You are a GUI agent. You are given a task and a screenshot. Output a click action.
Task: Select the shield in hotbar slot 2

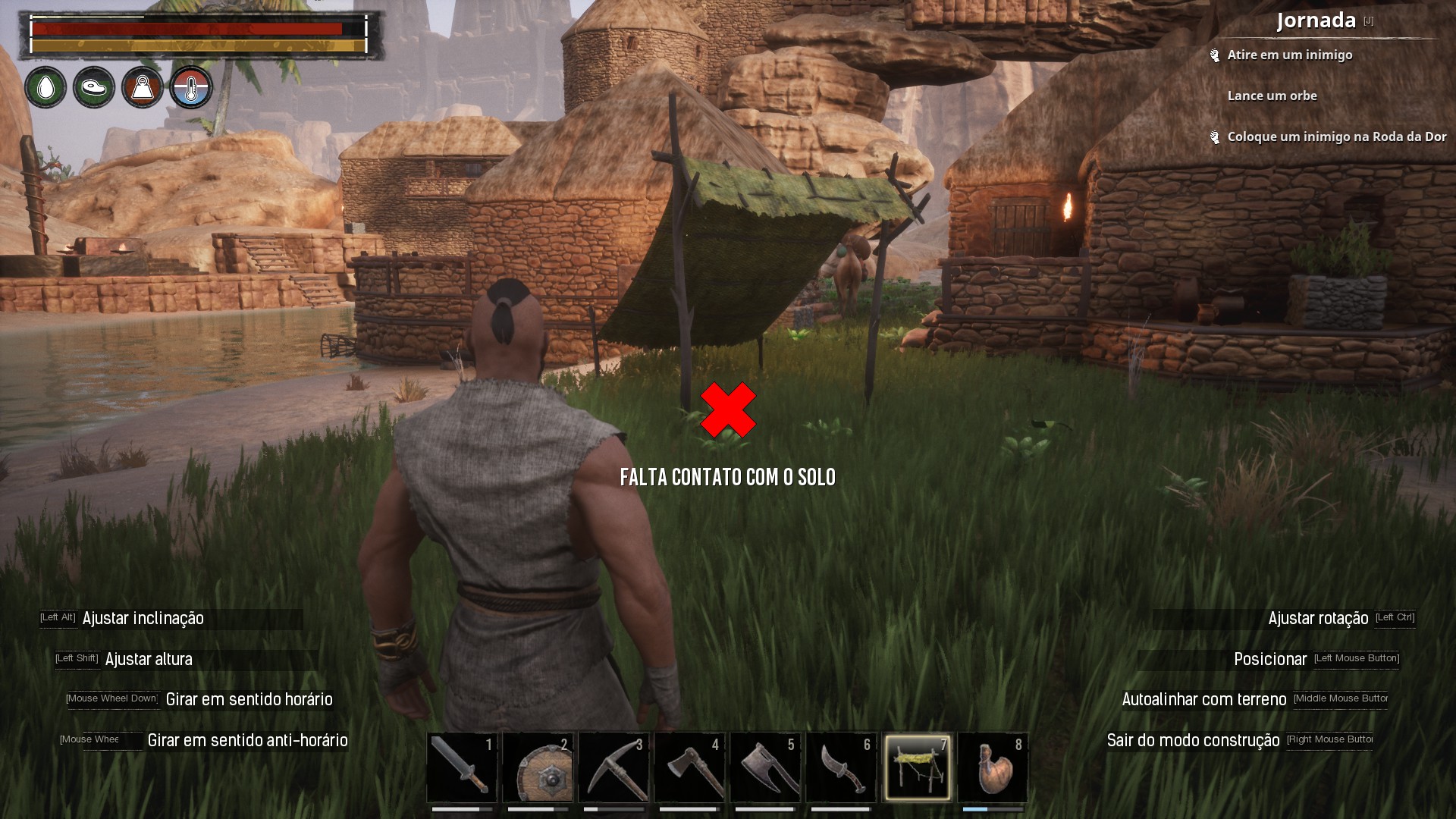point(538,768)
